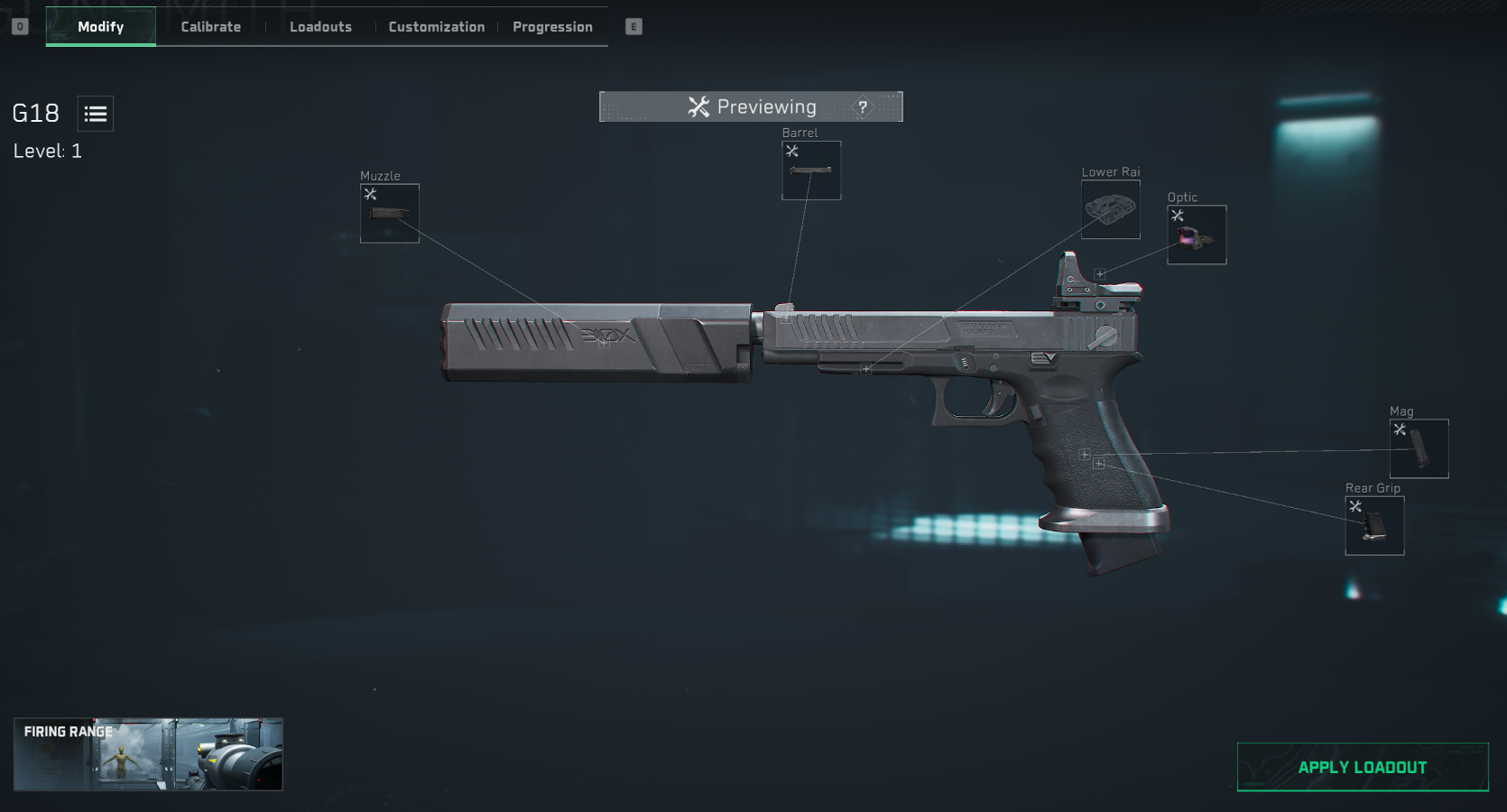Show the Progression tab
This screenshot has width=1507, height=812.
[552, 27]
